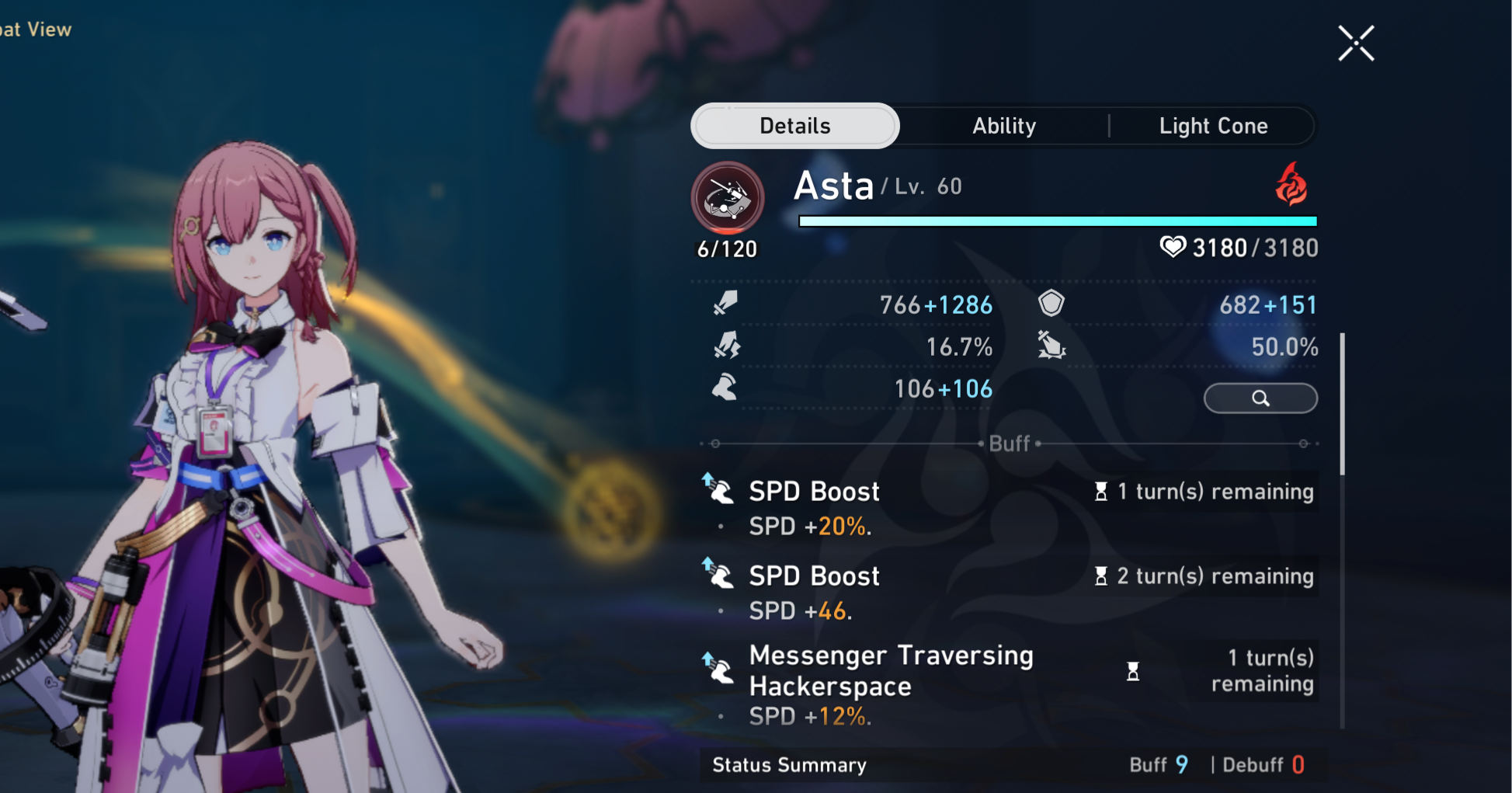The width and height of the screenshot is (1512, 793).
Task: Click Asta's HP progress bar
Action: click(x=1058, y=221)
